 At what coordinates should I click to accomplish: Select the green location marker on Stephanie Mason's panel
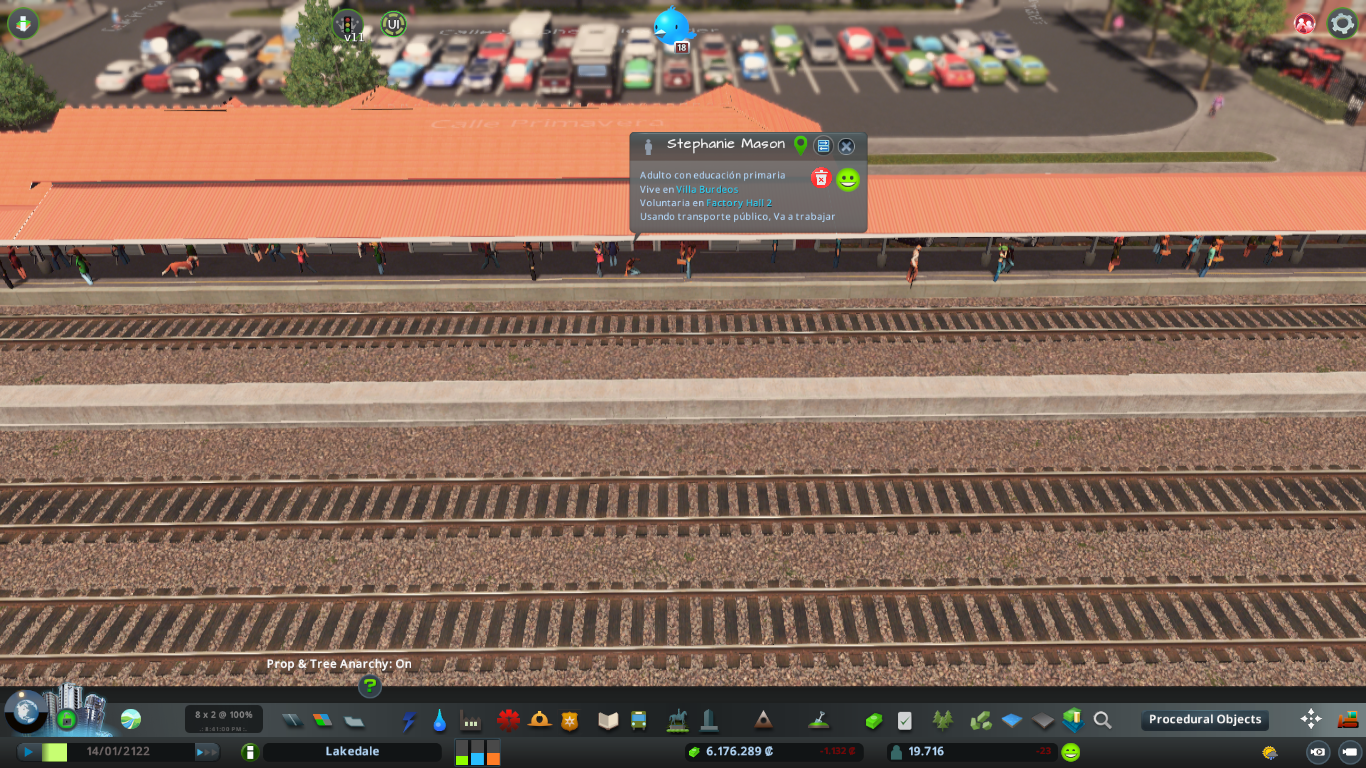pyautogui.click(x=799, y=145)
